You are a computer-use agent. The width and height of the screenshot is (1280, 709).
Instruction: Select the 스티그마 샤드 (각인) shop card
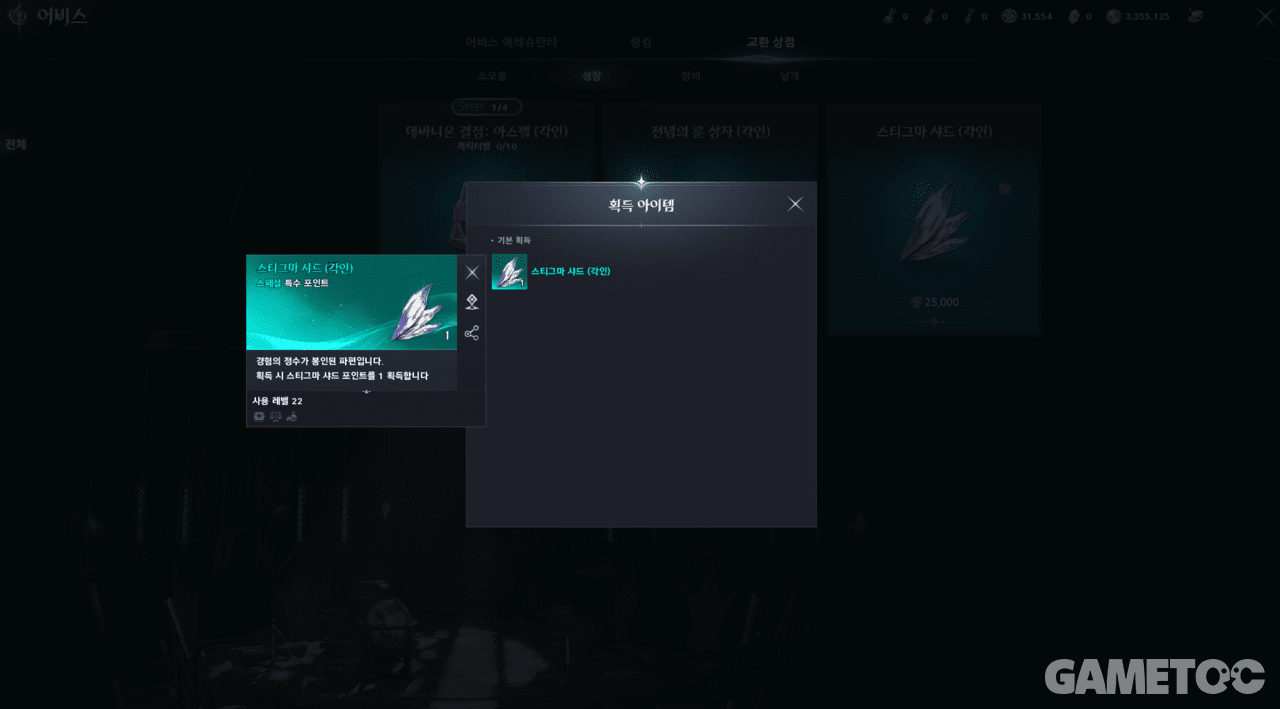(933, 218)
